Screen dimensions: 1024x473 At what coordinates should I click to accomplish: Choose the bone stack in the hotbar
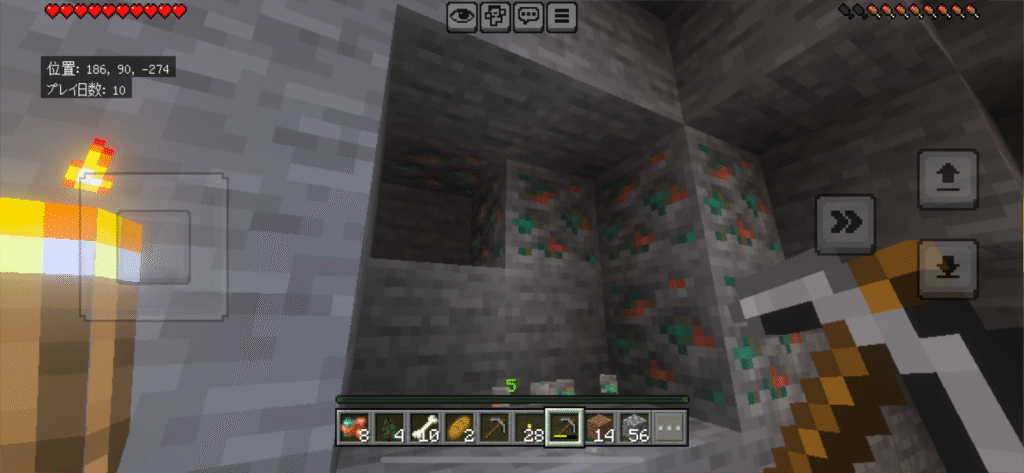point(424,428)
